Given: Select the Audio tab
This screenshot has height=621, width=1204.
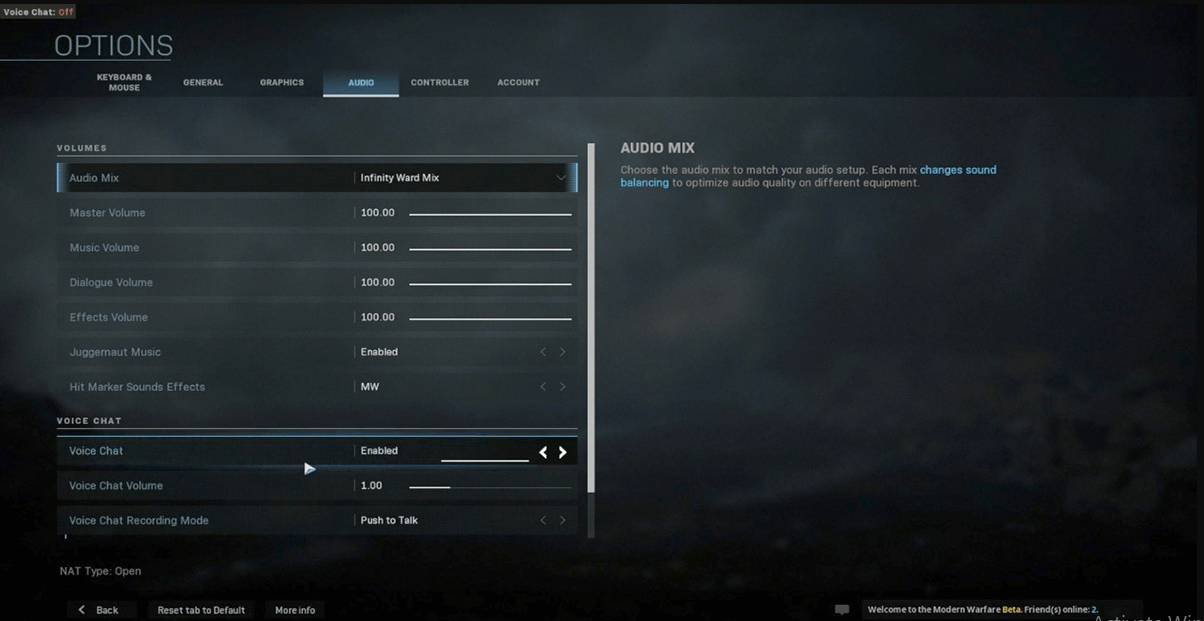Looking at the screenshot, I should (361, 82).
